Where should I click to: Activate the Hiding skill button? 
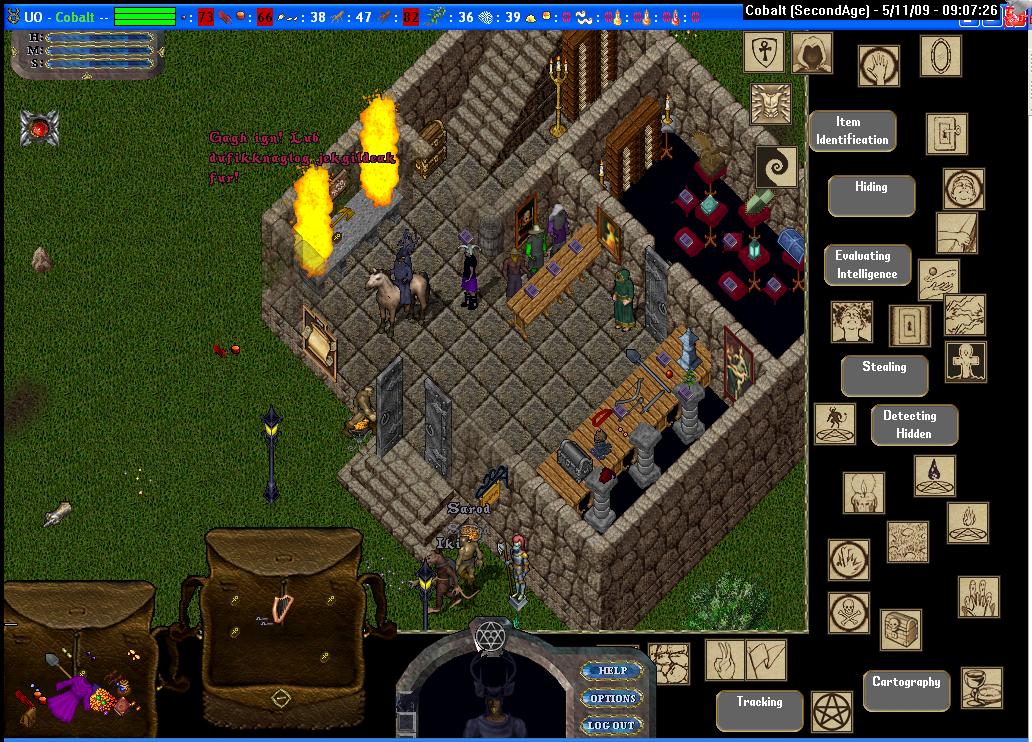coord(870,195)
